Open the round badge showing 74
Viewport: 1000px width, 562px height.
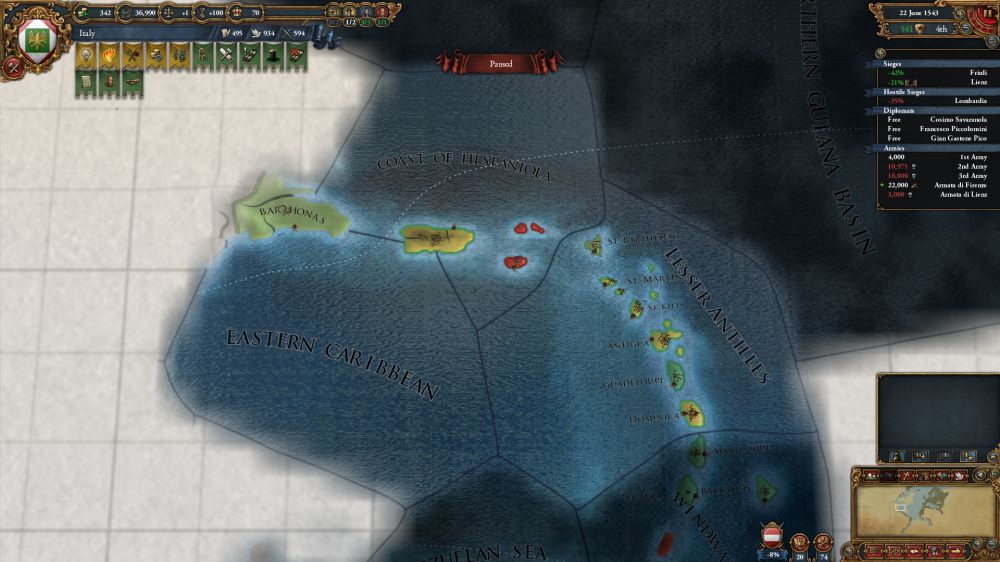824,542
